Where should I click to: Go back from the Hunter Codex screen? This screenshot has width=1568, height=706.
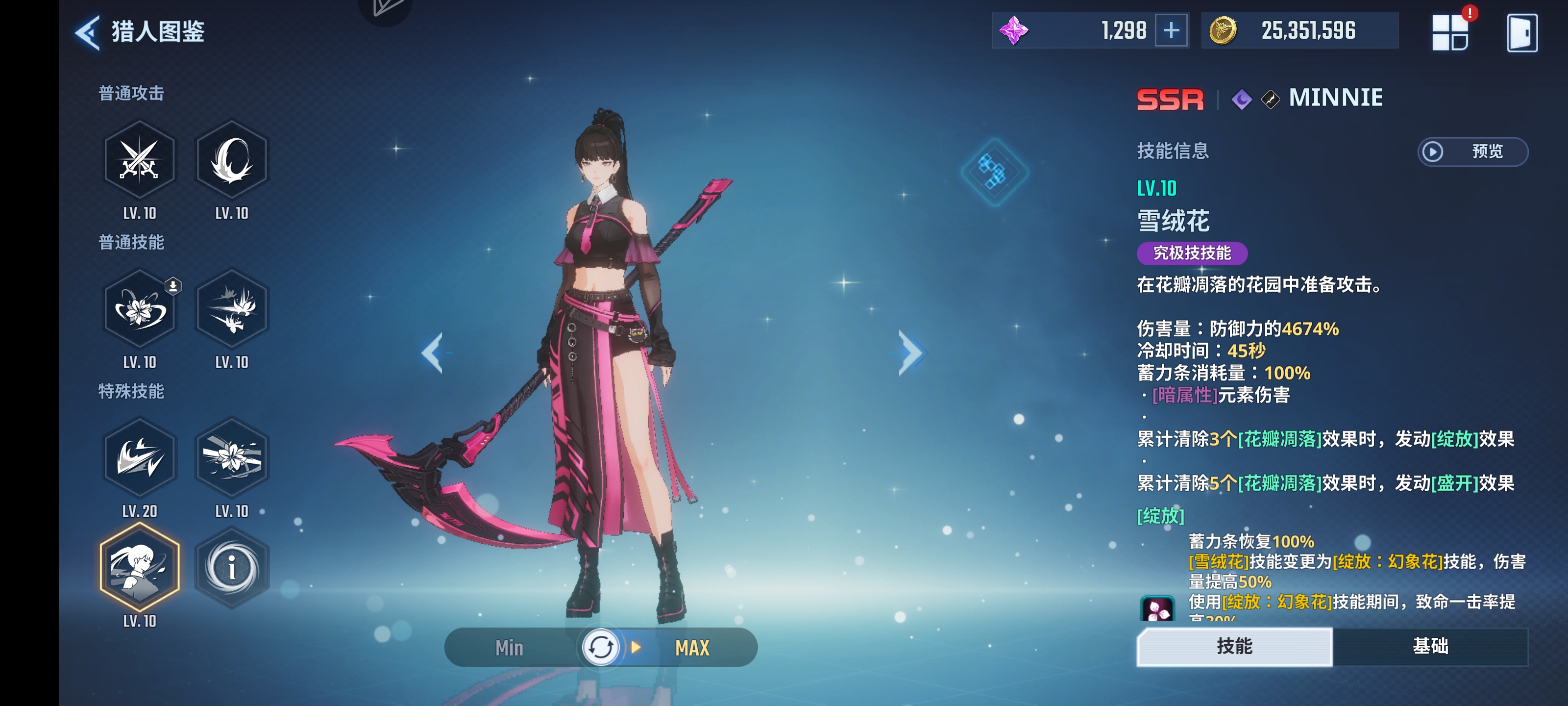point(88,32)
